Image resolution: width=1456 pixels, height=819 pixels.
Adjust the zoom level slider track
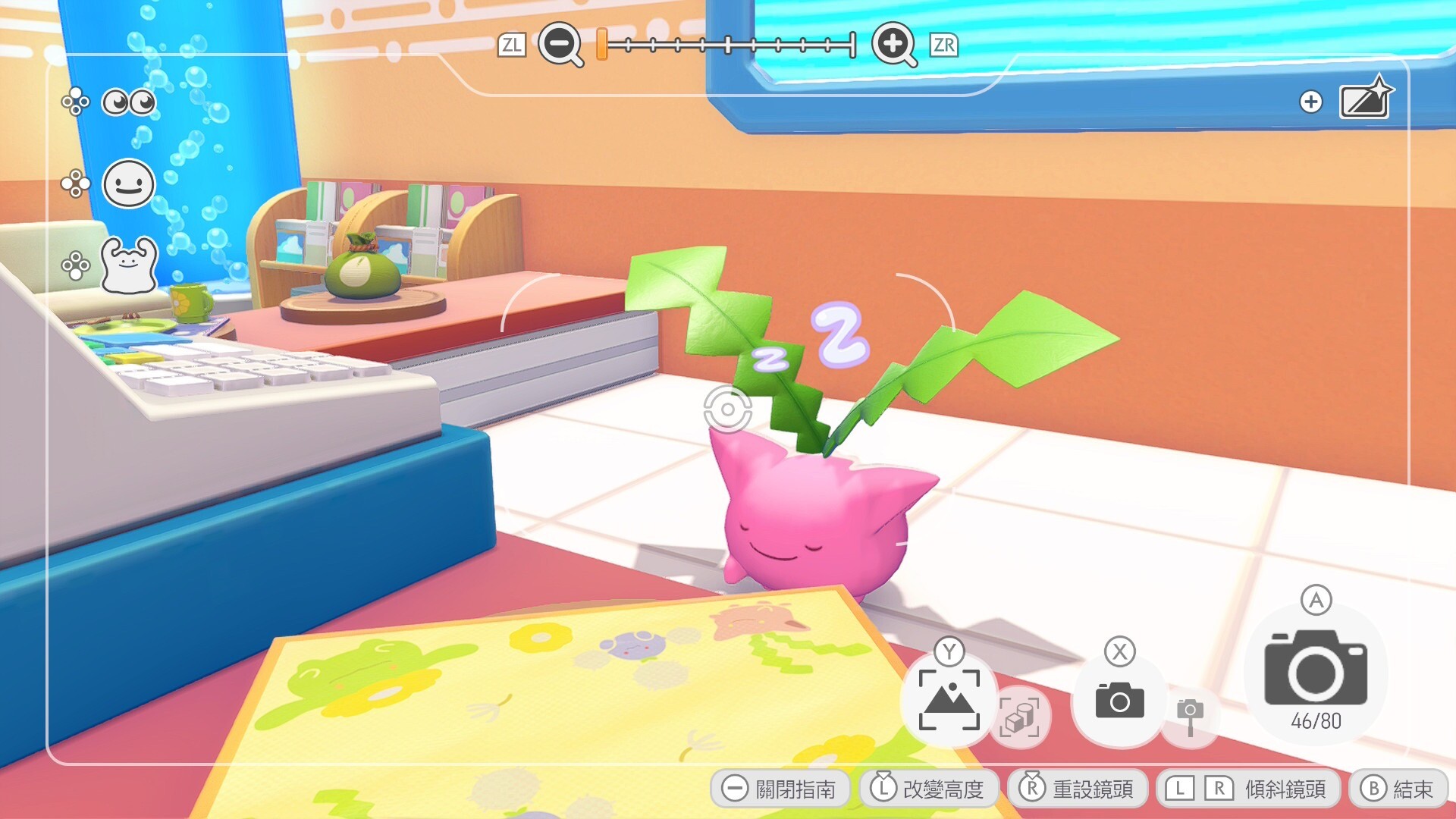pos(728,45)
